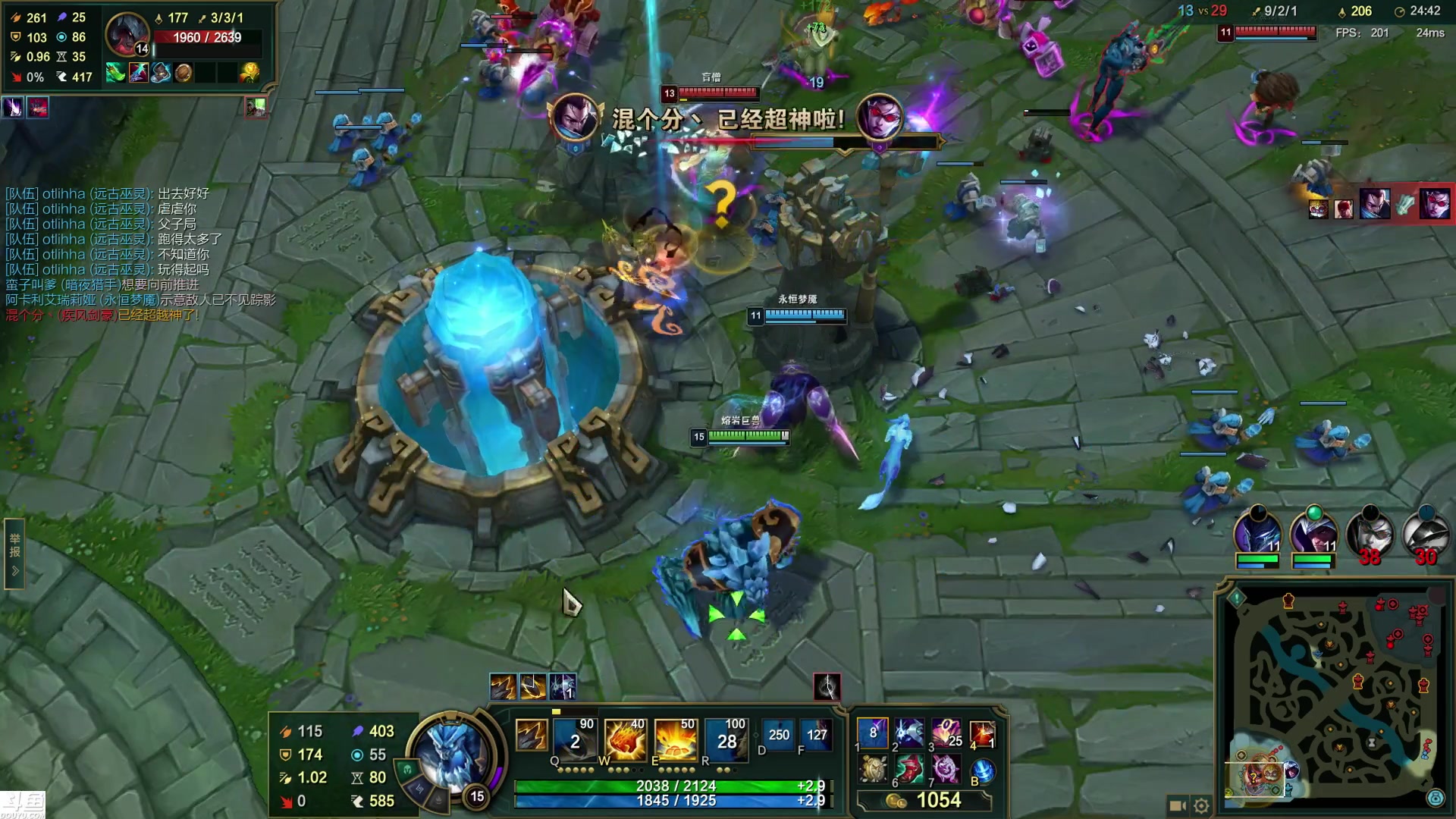Open the report tab on left edge
The image size is (1456, 819).
click(x=14, y=554)
